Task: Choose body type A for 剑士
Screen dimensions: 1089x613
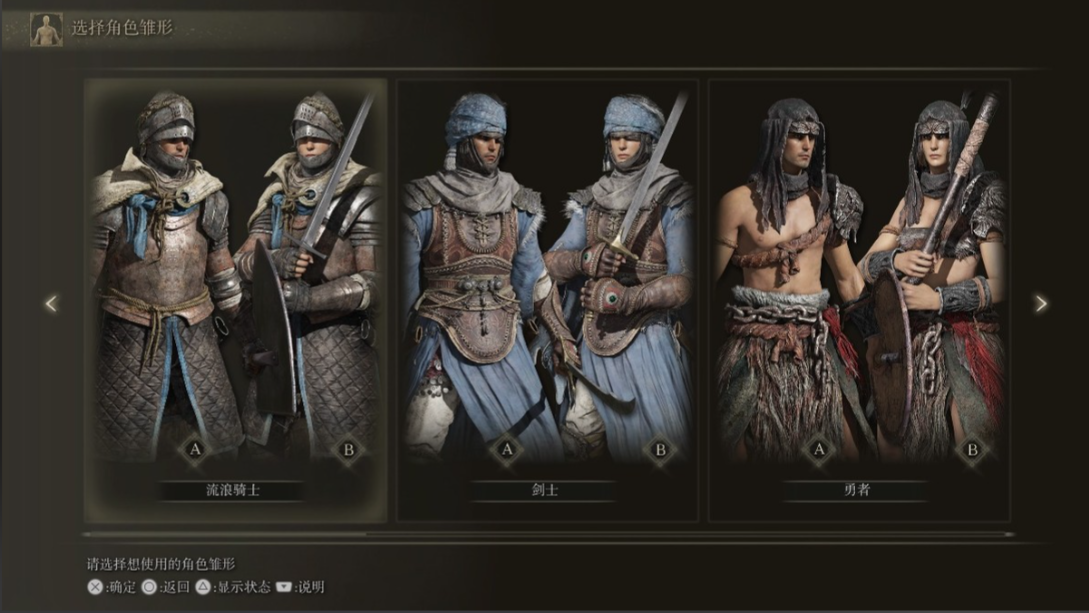Action: point(507,450)
